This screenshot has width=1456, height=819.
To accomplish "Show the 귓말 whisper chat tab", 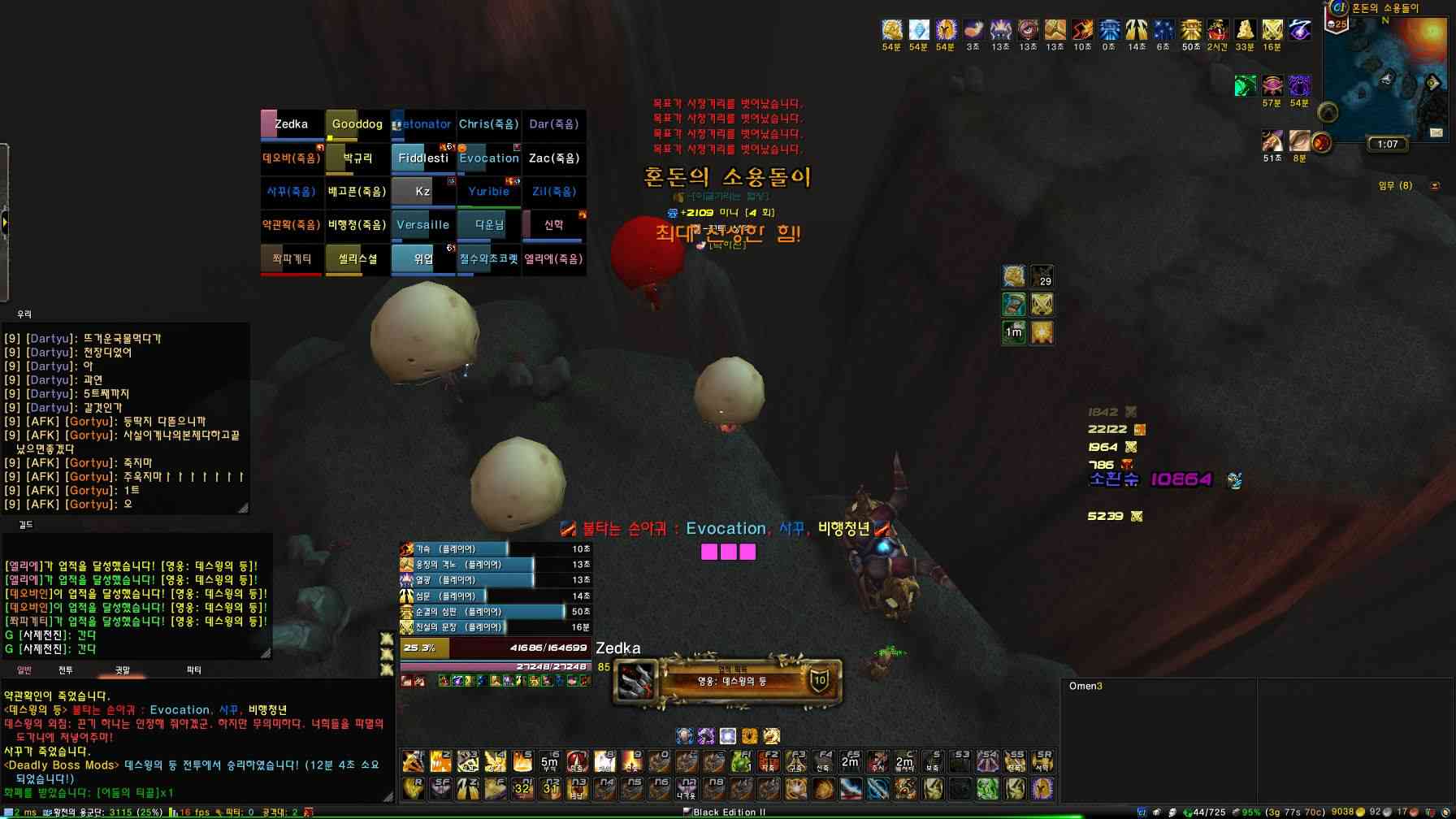I will click(123, 670).
